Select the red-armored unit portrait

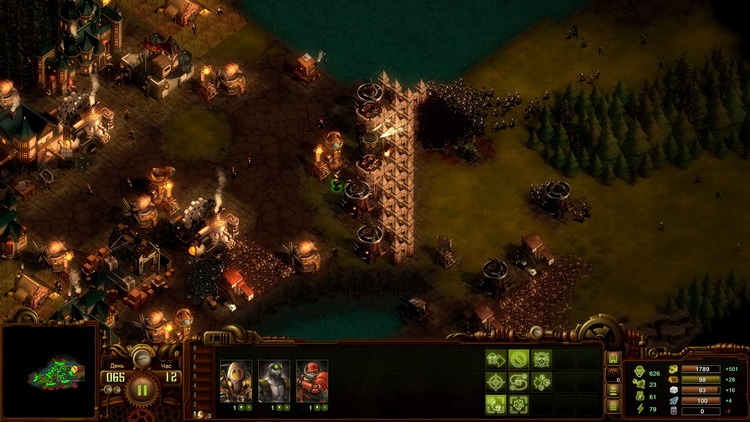311,380
